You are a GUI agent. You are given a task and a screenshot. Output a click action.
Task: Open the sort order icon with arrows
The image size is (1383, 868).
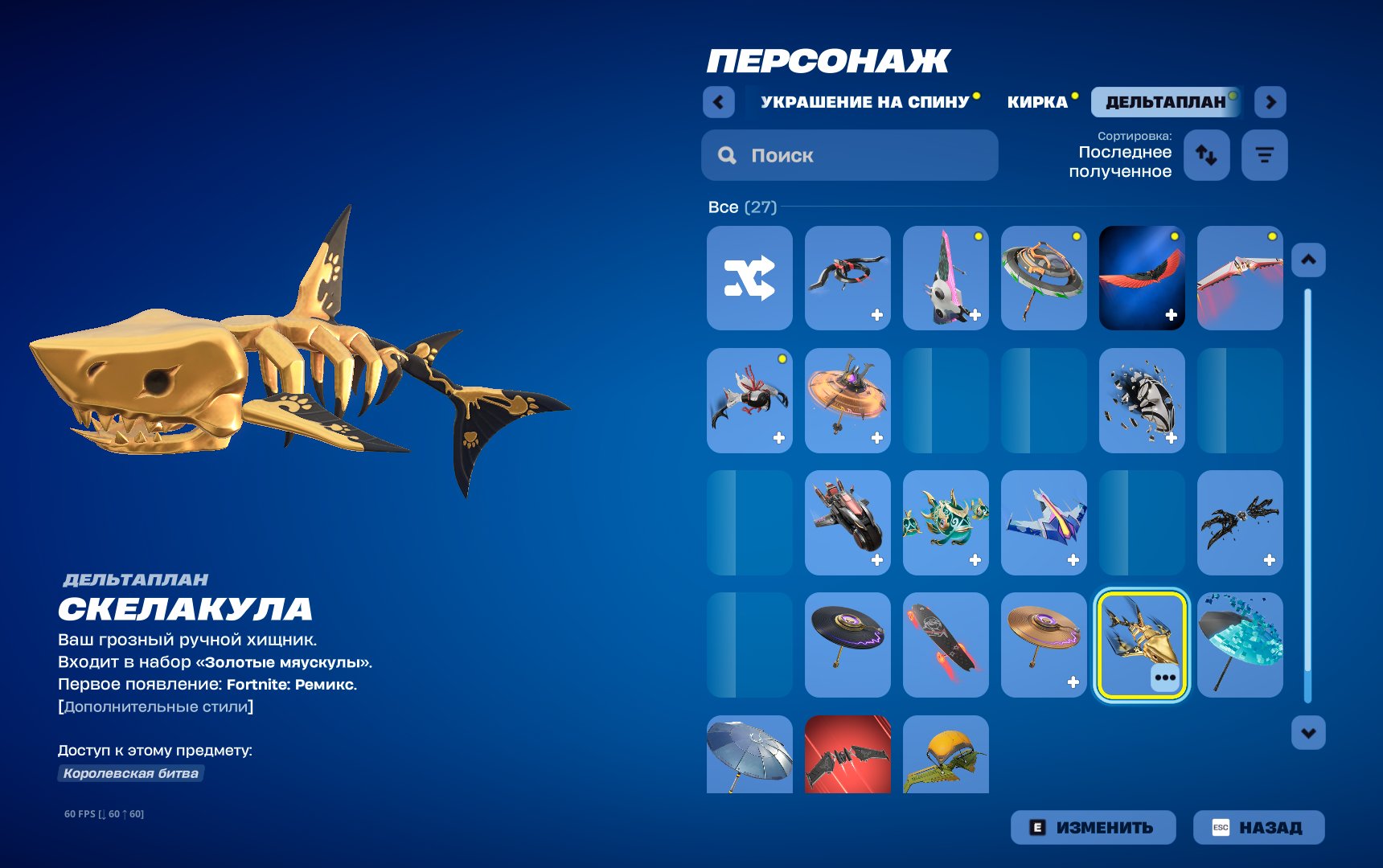(1207, 155)
